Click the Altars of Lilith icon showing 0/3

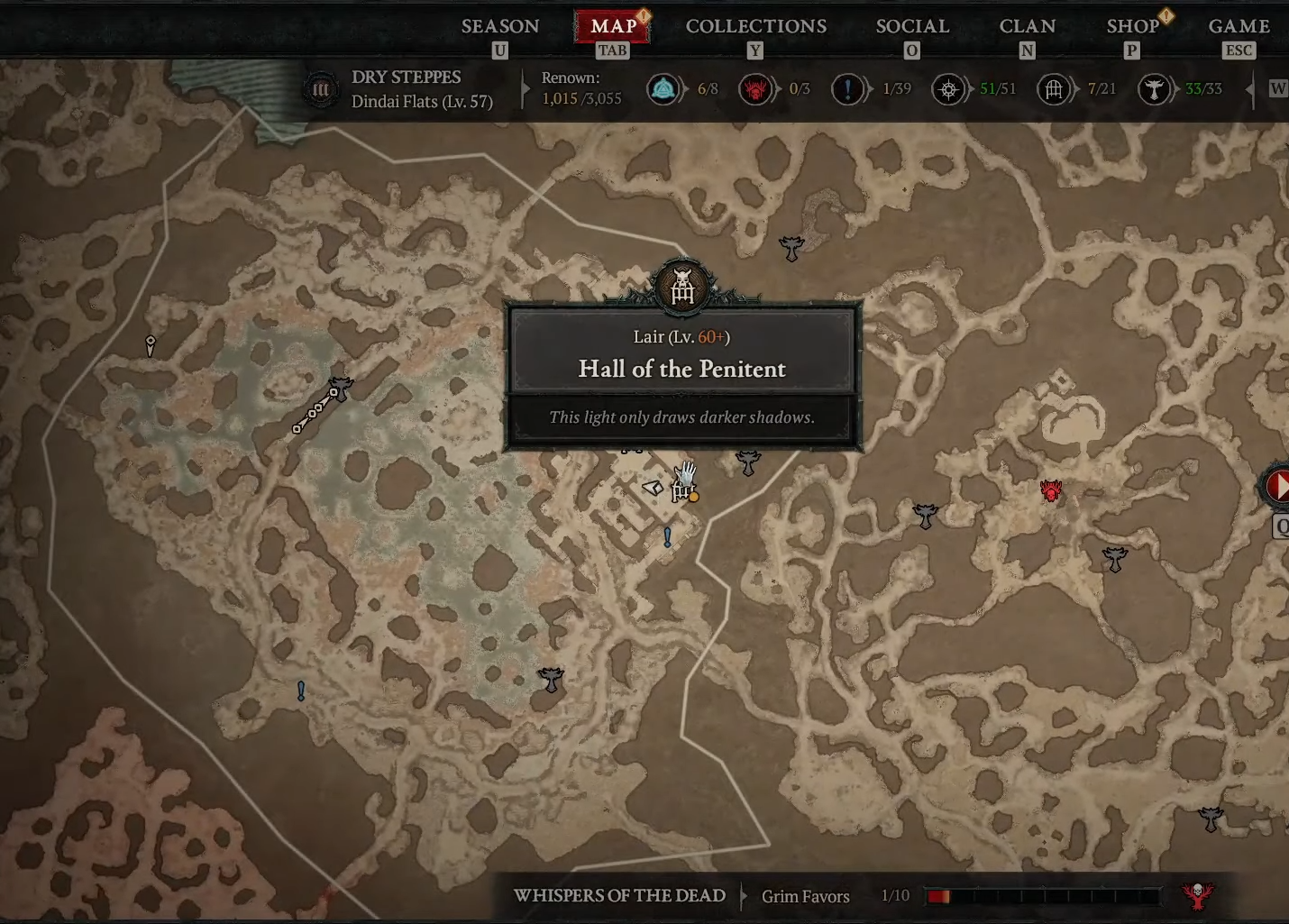tap(755, 89)
